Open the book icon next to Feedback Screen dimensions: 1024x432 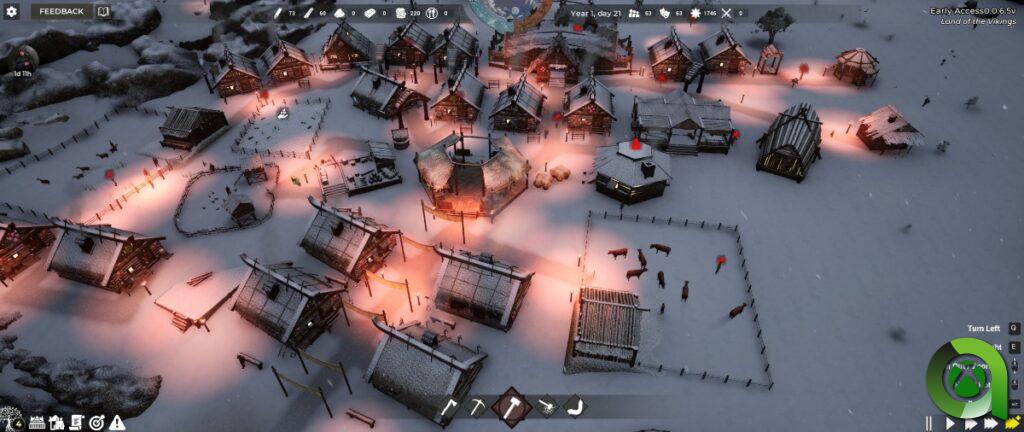coord(103,11)
